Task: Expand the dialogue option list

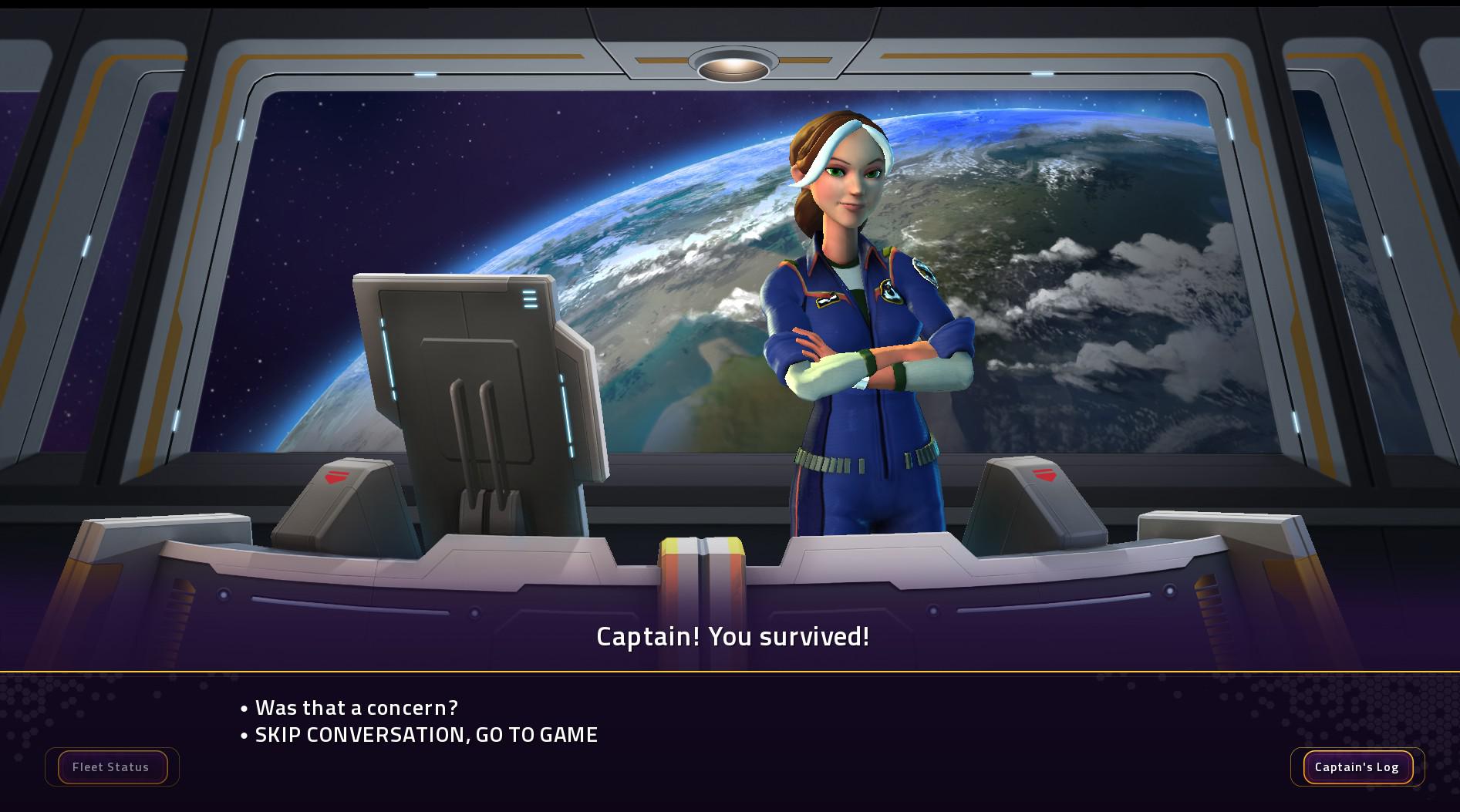Action: (420, 721)
